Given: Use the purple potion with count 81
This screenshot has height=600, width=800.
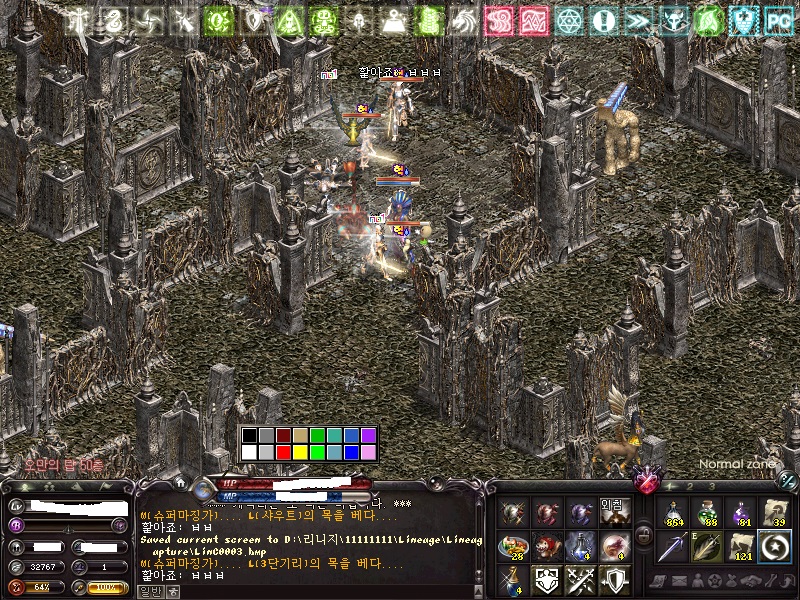Looking at the screenshot, I should (x=742, y=513).
